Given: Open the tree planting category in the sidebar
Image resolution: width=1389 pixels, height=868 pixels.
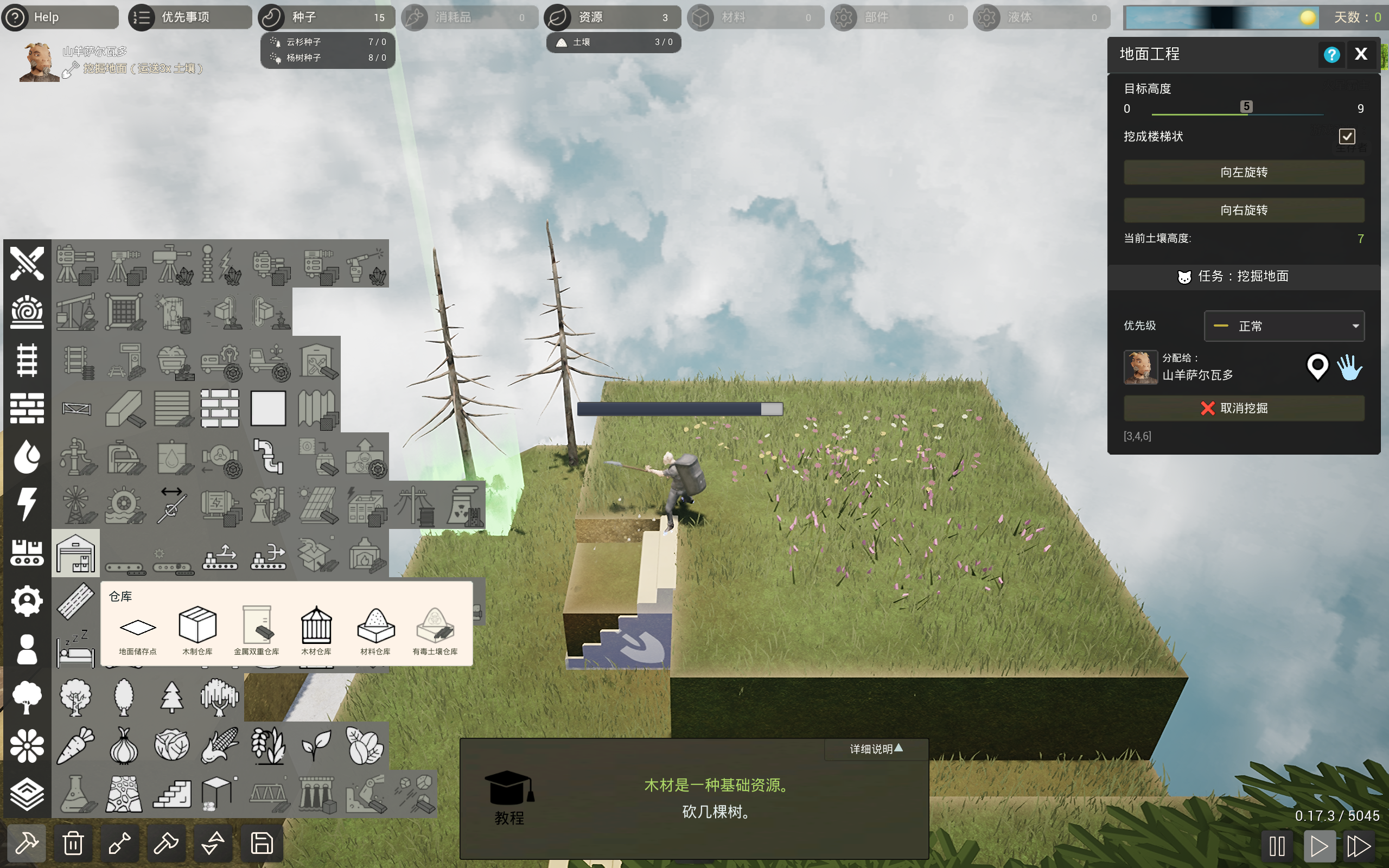Looking at the screenshot, I should (27, 697).
